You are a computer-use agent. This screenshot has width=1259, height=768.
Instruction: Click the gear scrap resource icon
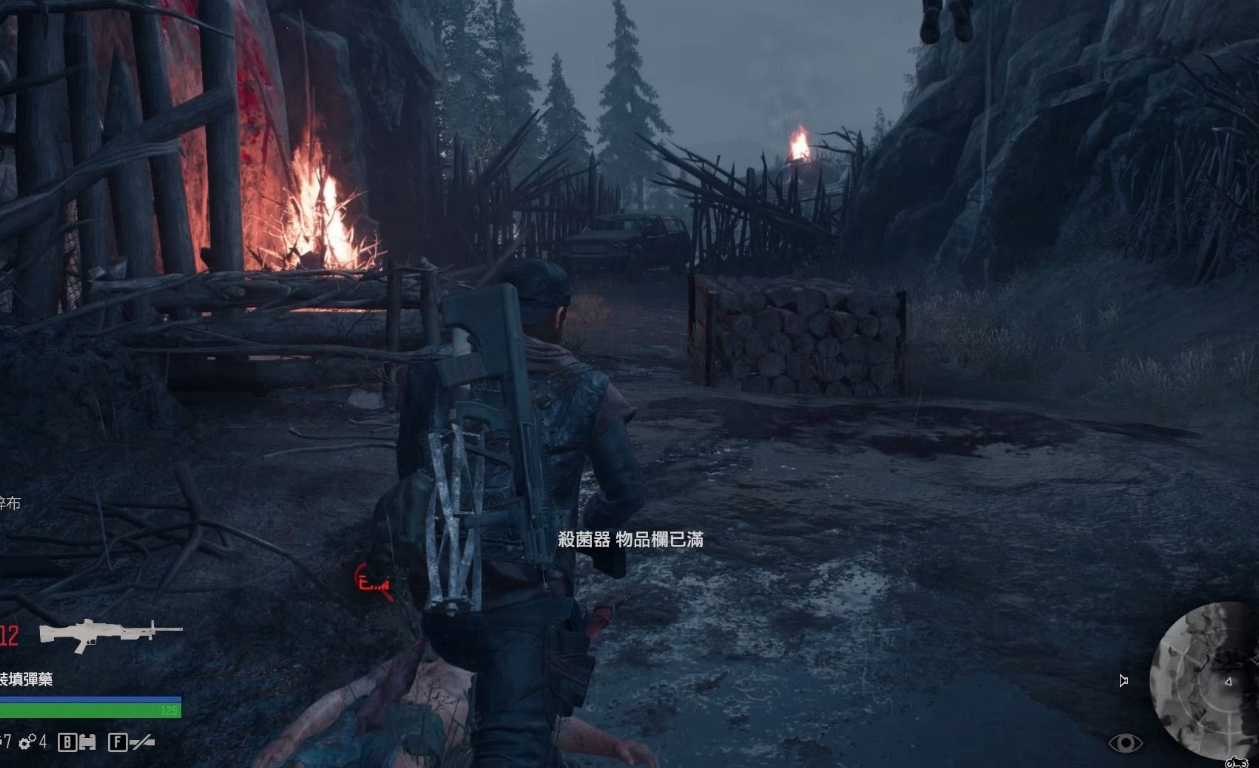coord(27,742)
